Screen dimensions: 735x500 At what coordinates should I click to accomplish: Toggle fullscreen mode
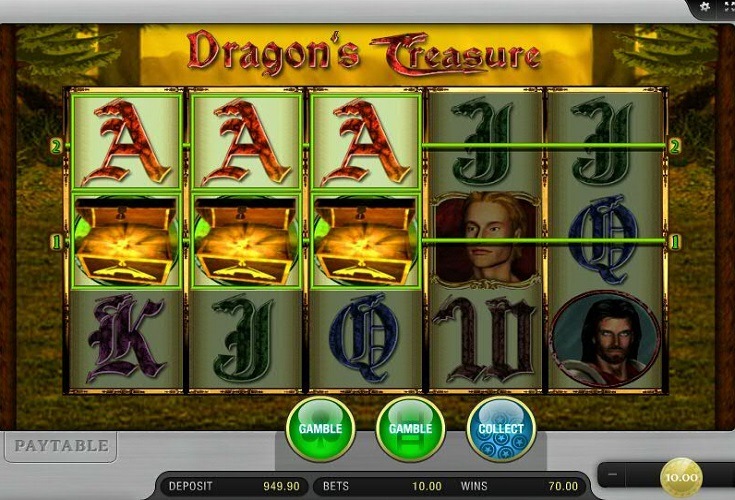tap(726, 7)
